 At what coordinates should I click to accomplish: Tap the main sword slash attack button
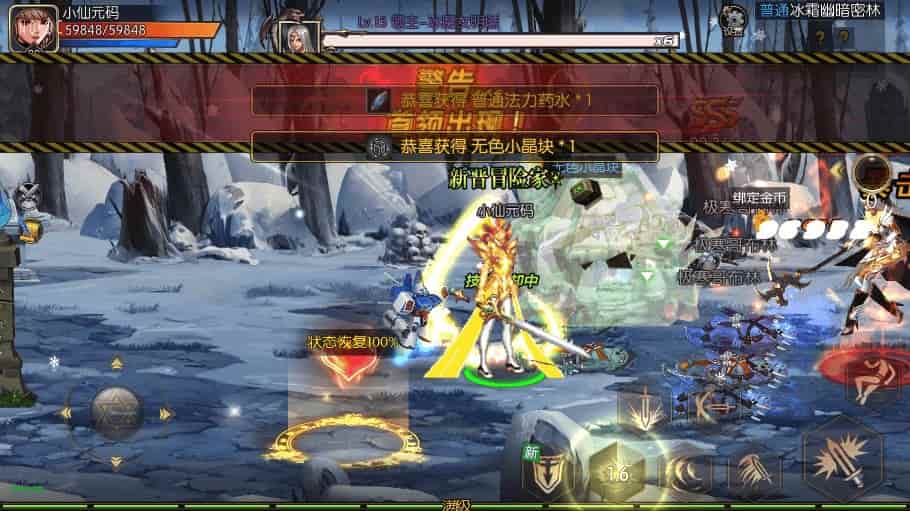pyautogui.click(x=842, y=461)
